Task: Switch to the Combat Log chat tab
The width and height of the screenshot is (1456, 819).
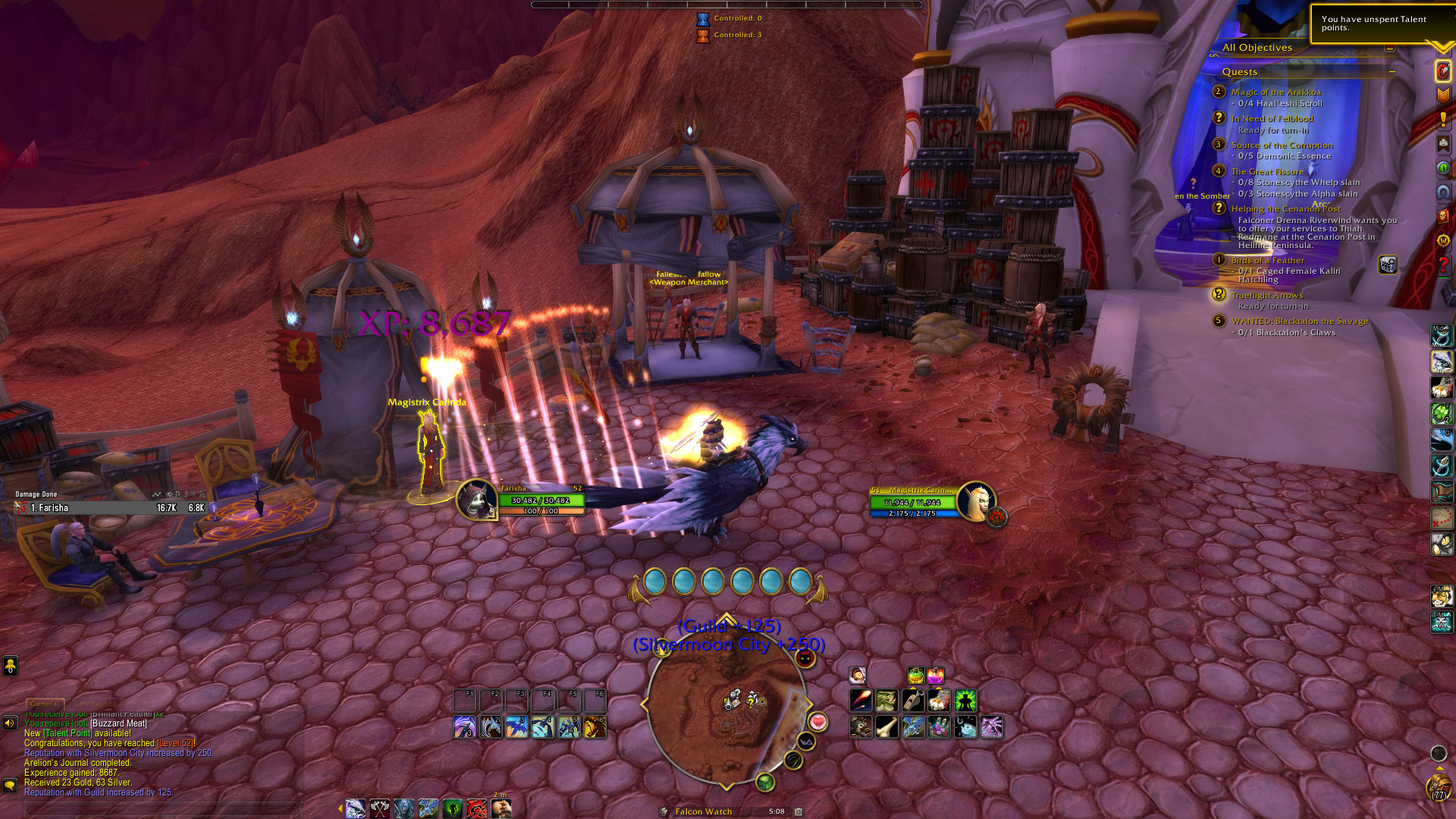Action: 96,704
